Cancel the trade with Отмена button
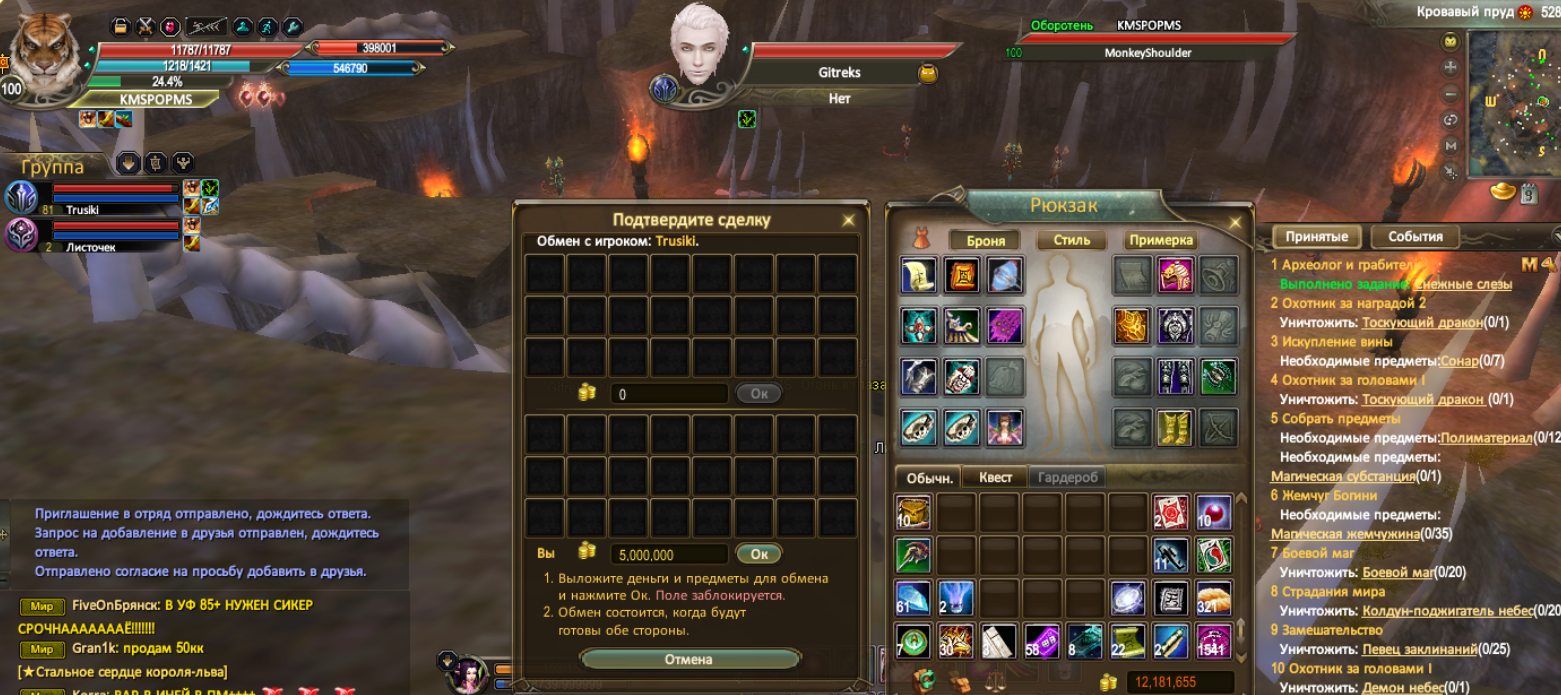 689,659
